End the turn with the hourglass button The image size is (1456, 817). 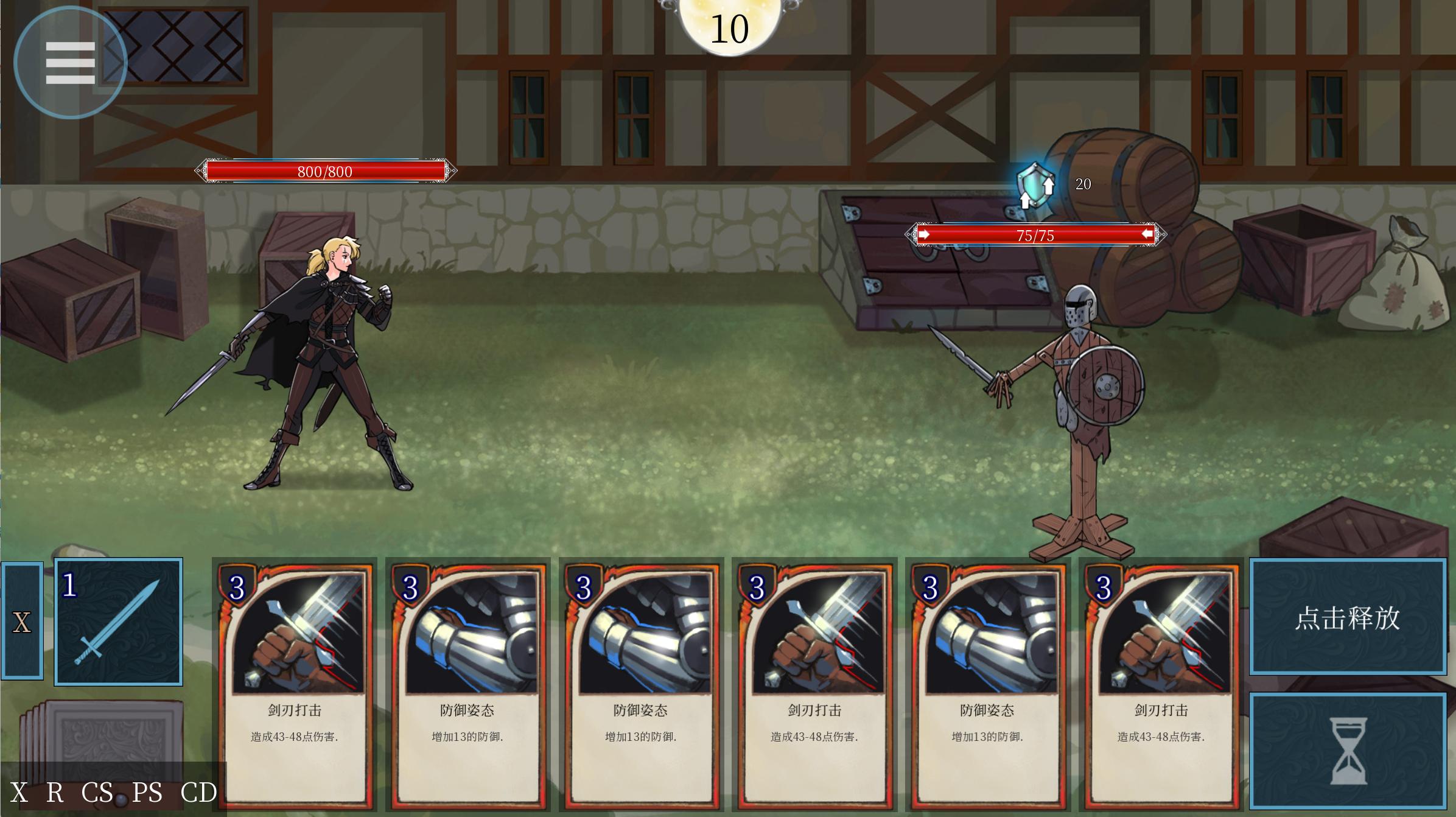(1348, 751)
